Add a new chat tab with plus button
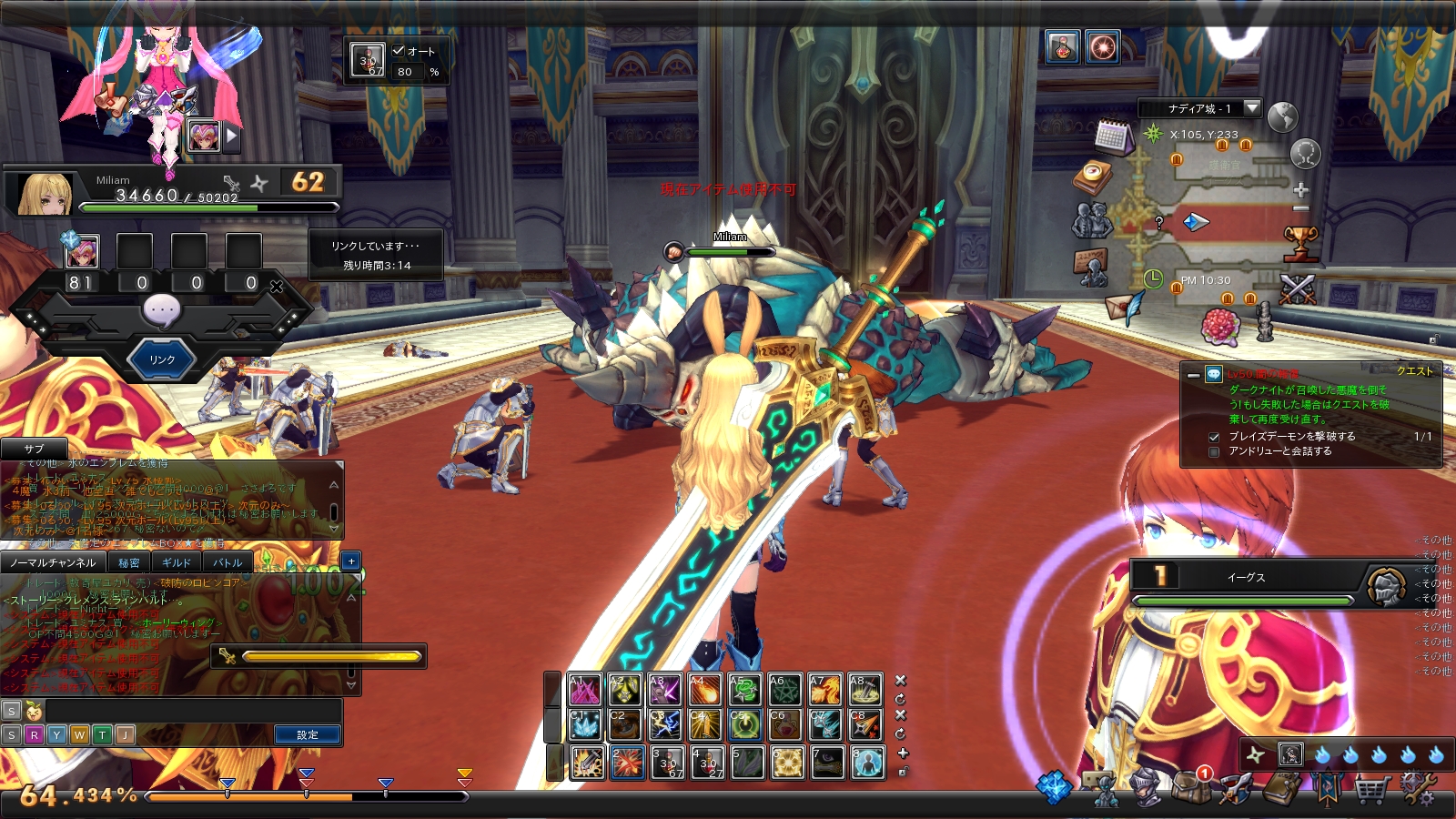The height and width of the screenshot is (819, 1456). coord(351,561)
